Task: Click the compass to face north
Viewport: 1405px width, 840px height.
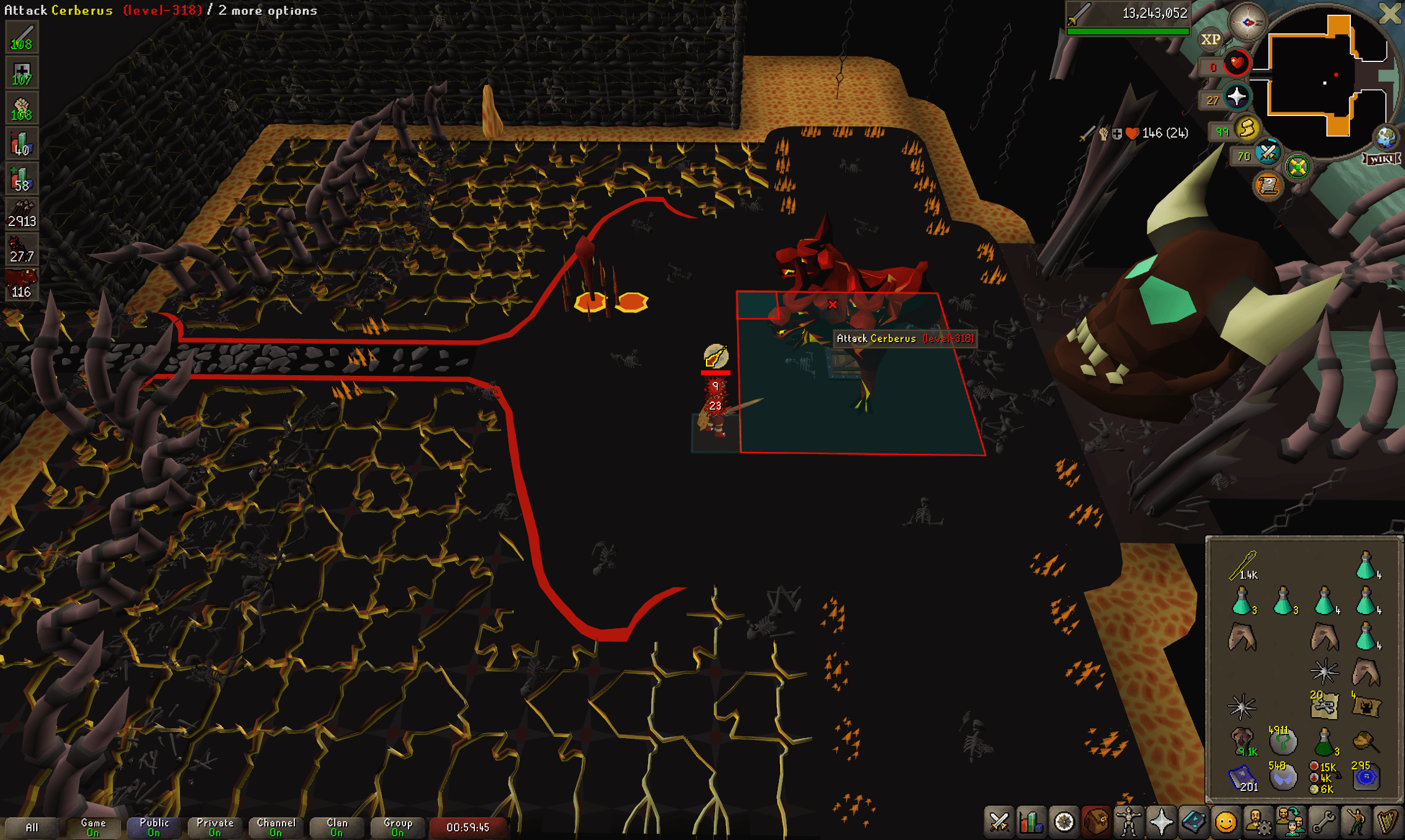Action: coord(1247,22)
